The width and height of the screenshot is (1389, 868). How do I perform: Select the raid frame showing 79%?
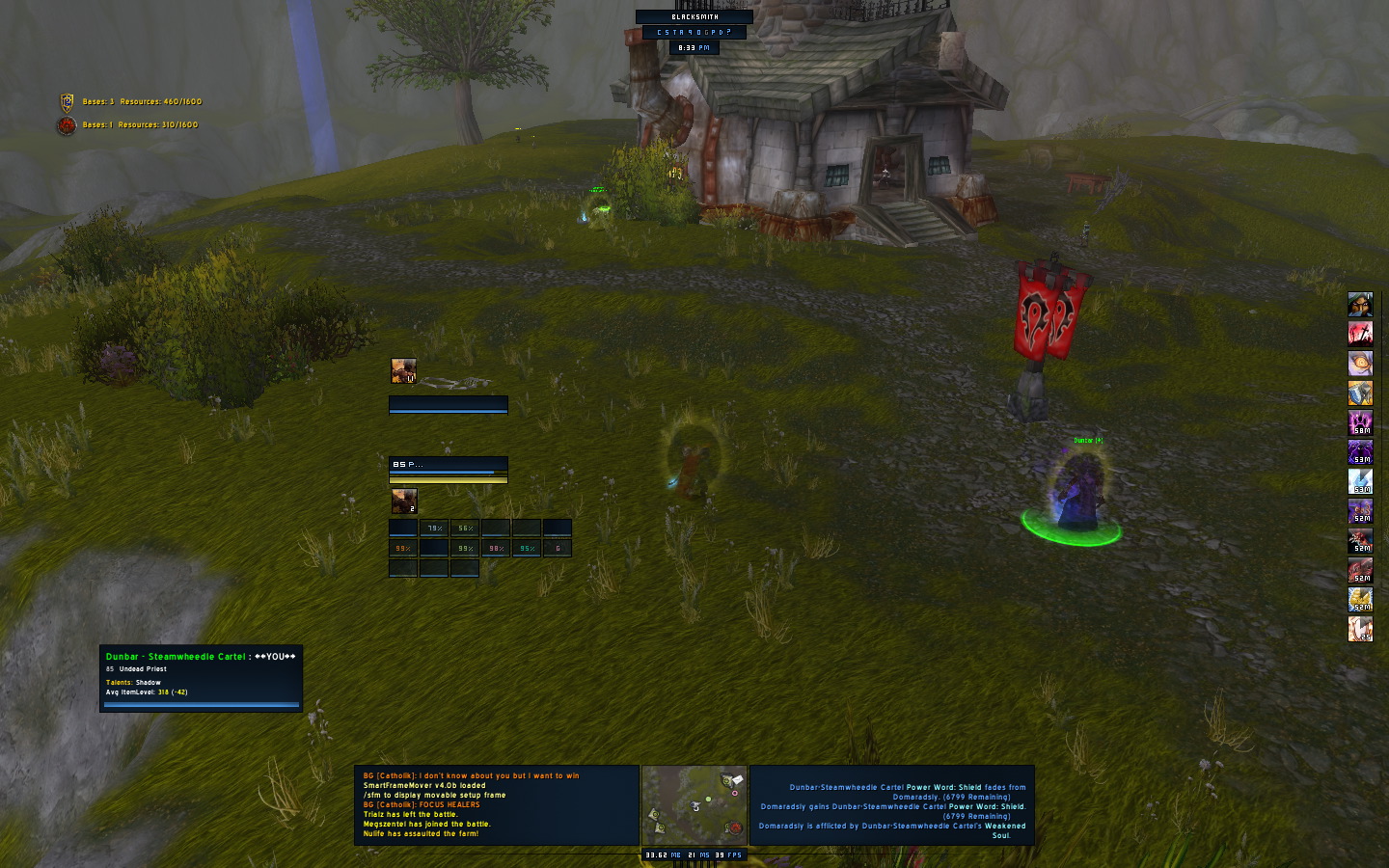coord(434,528)
